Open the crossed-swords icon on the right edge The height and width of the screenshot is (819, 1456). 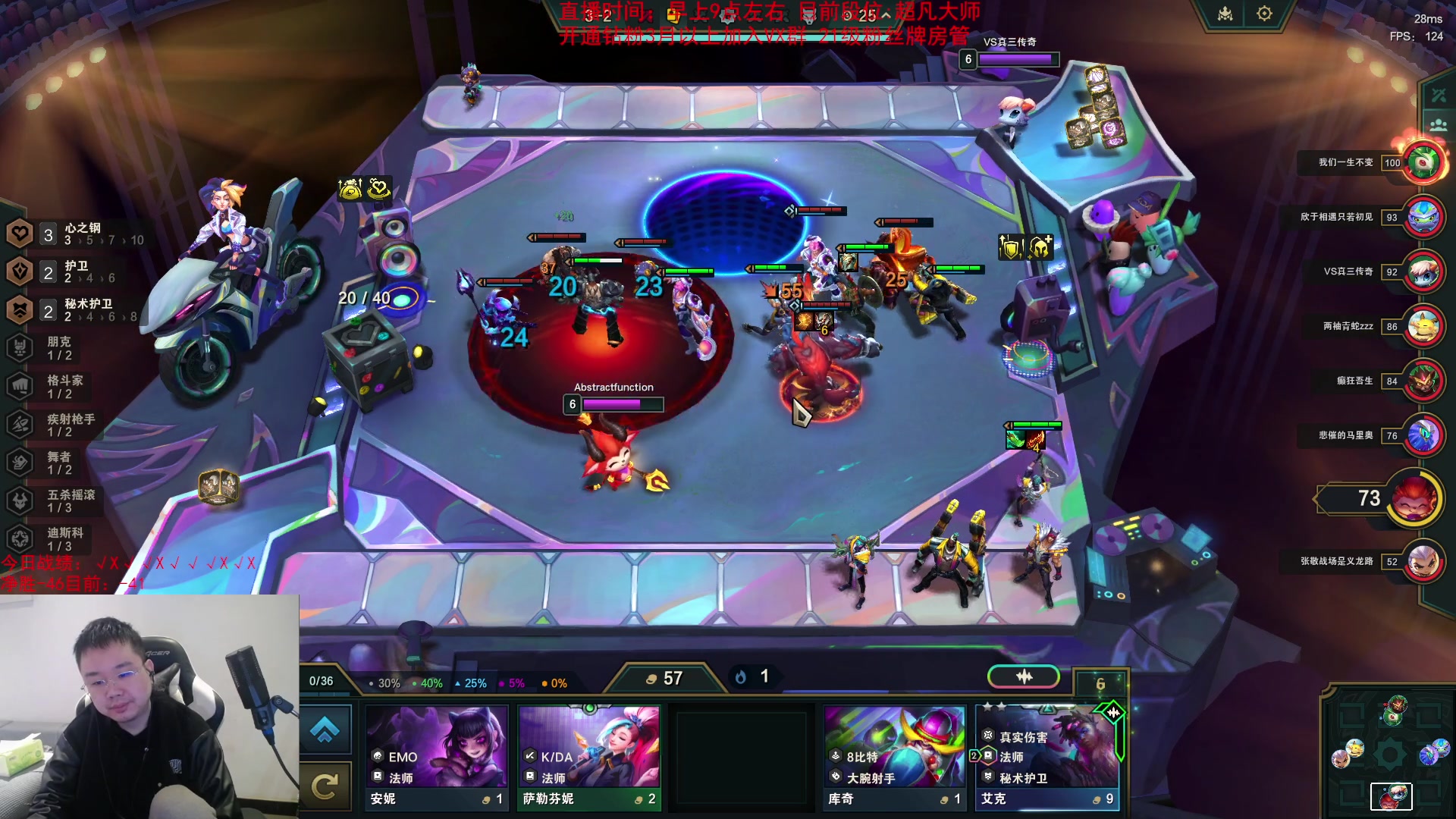[x=1439, y=96]
